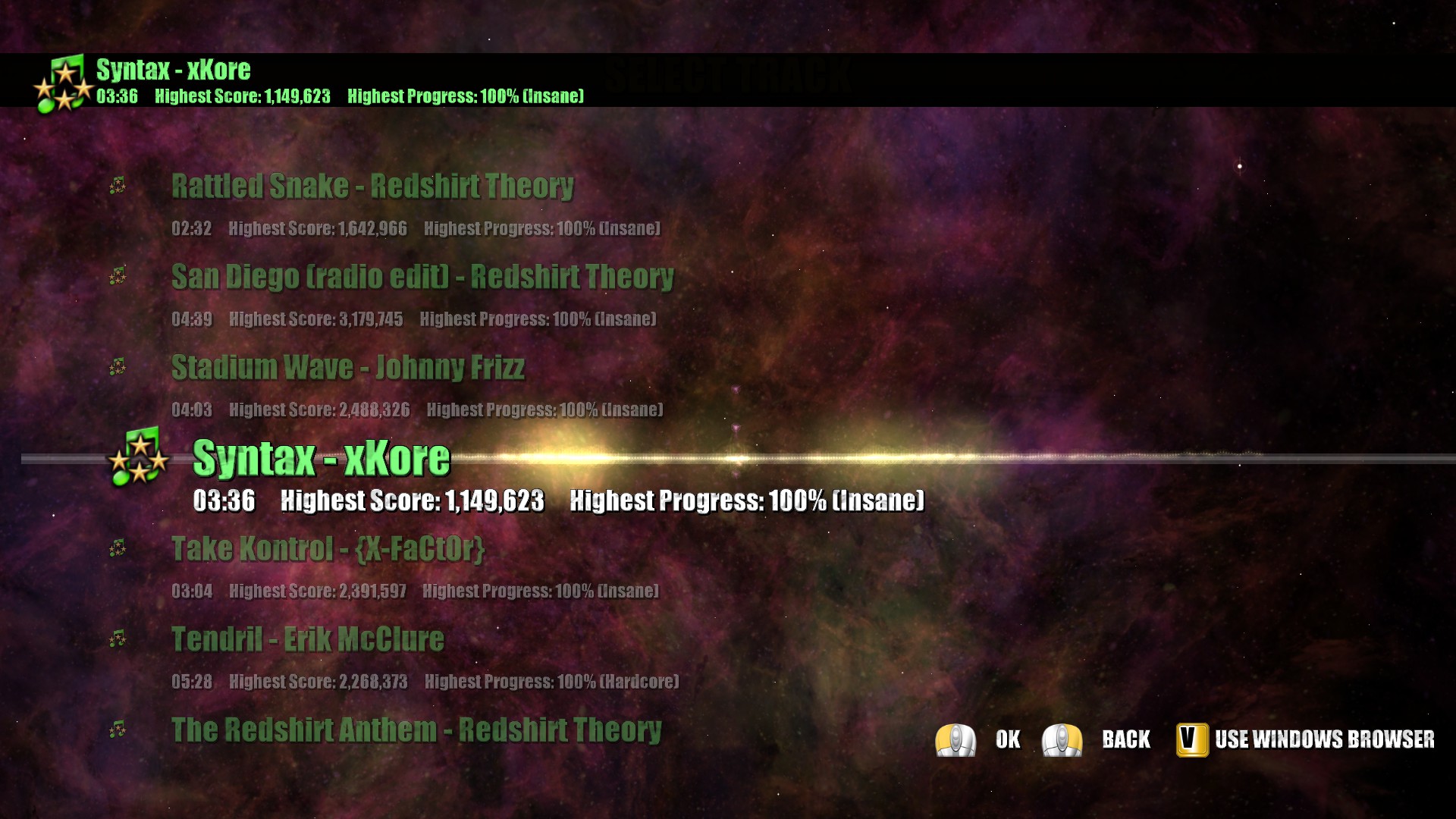Select The Redshirt Anthem track

point(416,730)
